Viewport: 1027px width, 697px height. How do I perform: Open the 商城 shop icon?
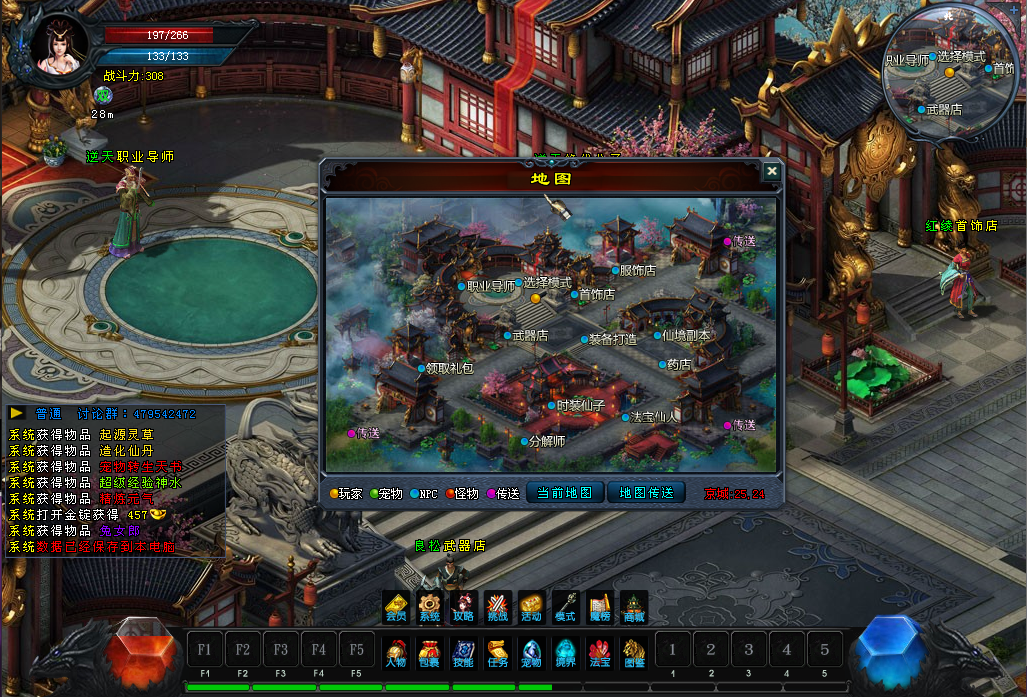click(634, 605)
